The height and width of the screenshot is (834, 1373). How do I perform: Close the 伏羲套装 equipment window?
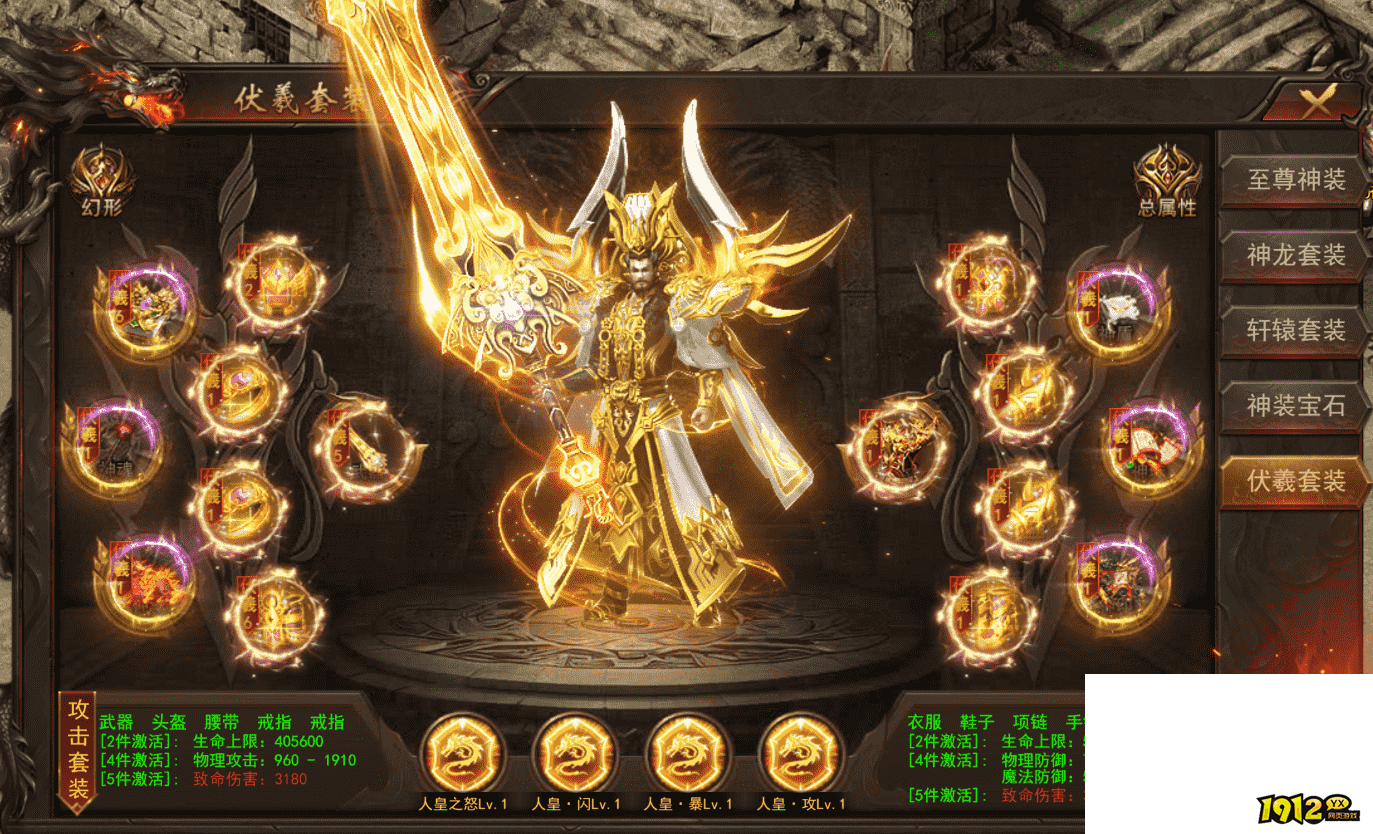coord(1317,101)
